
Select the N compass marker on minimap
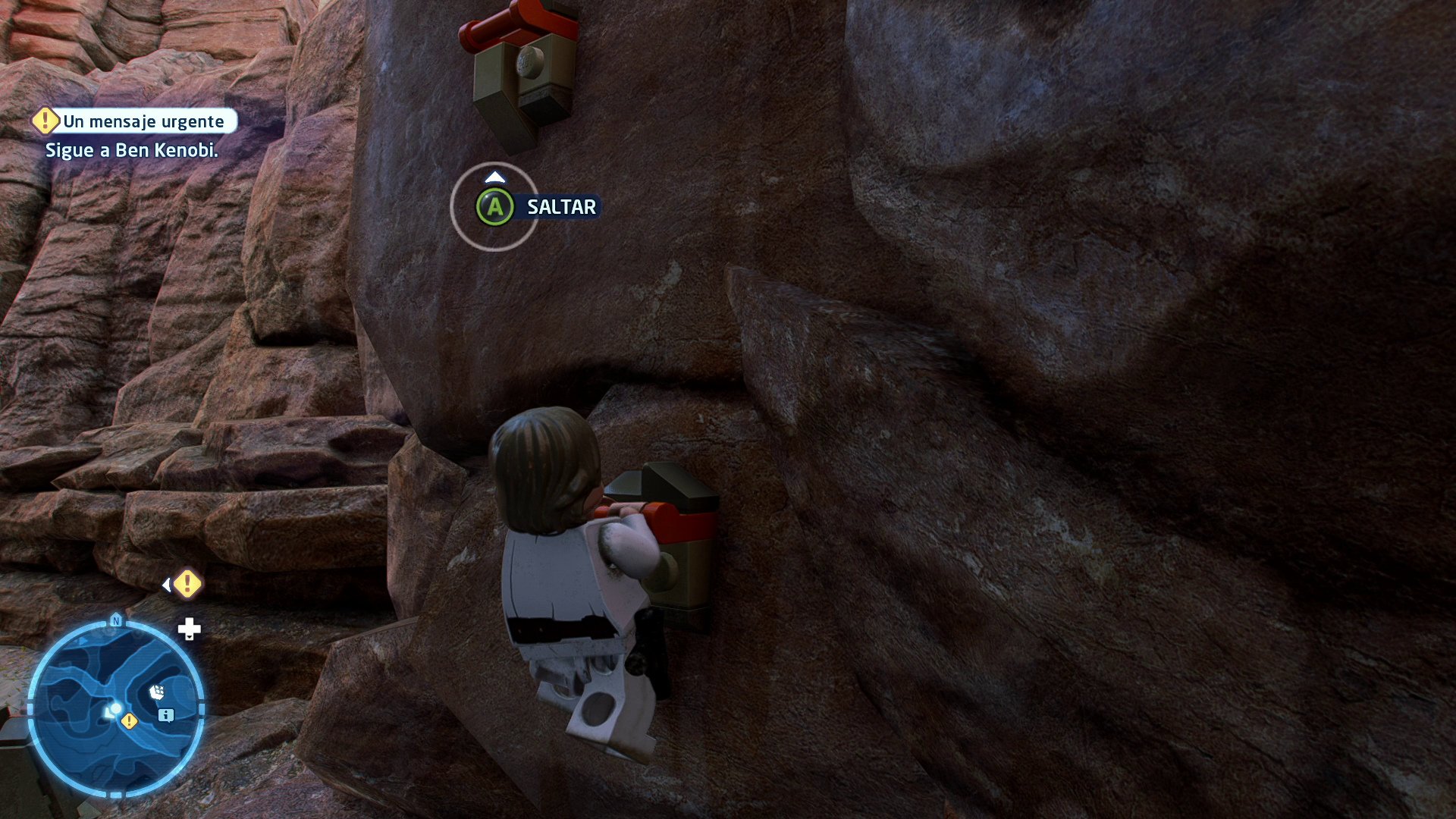click(115, 620)
